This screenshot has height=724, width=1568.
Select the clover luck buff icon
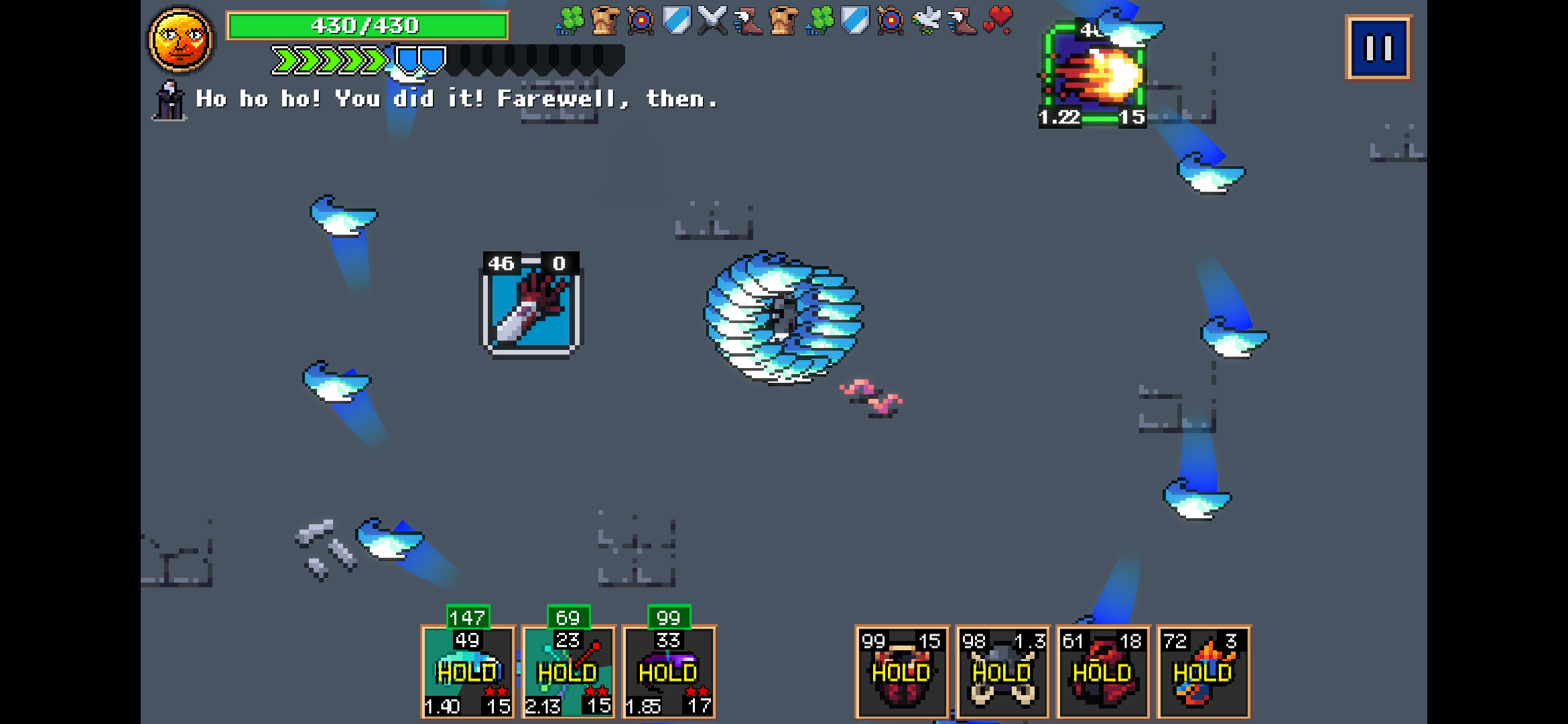coord(570,20)
